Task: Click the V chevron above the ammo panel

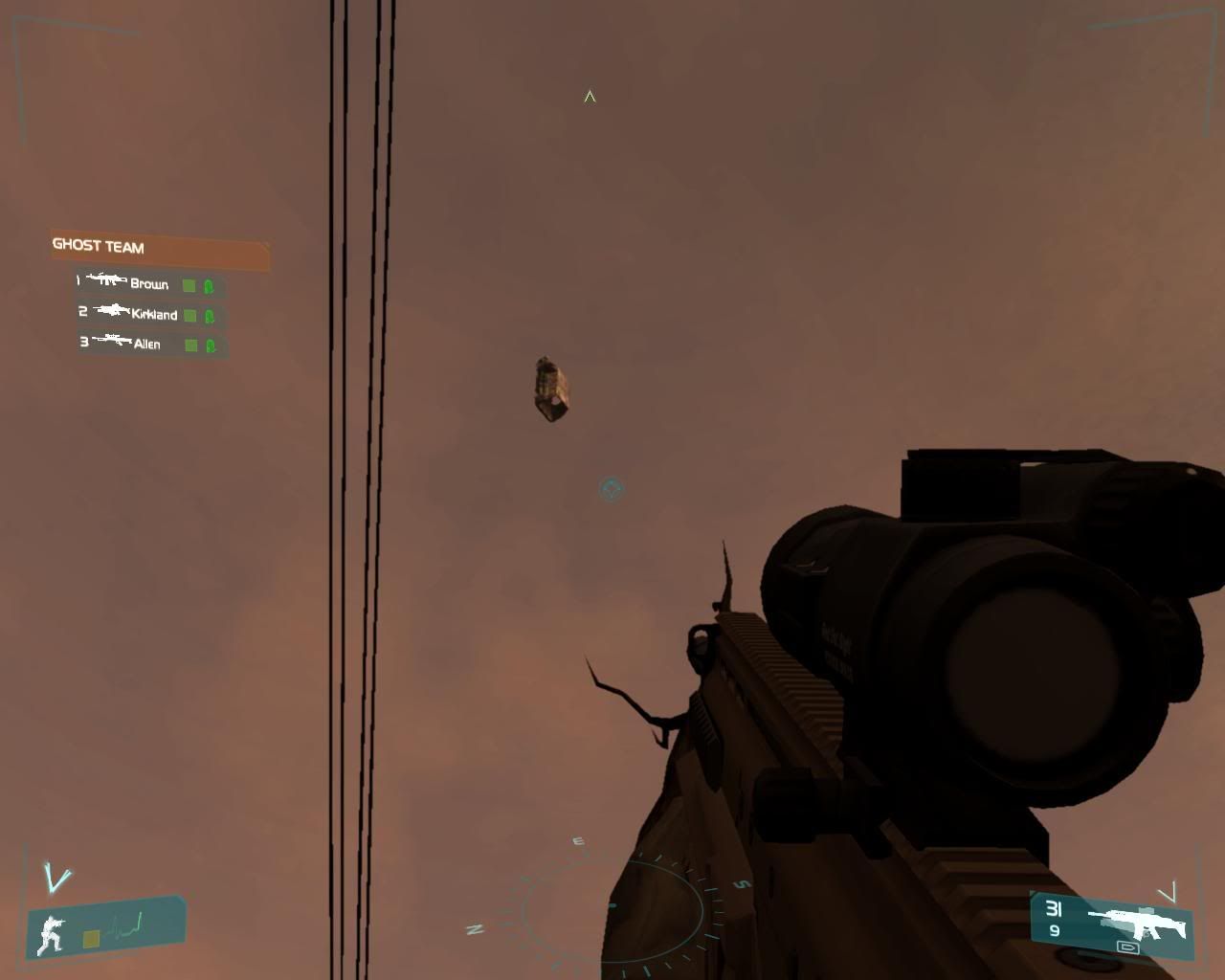Action: pos(1169,892)
